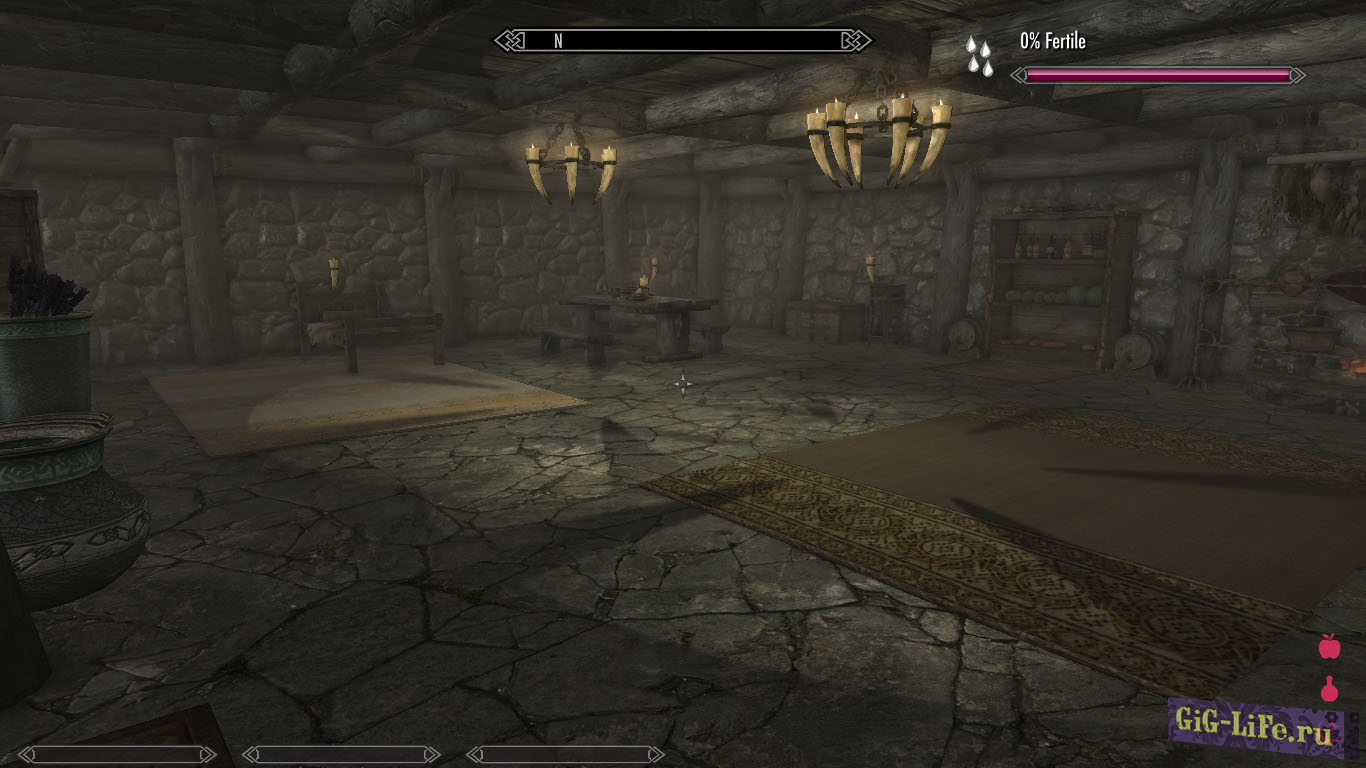This screenshot has height=768, width=1366.
Task: Click the white droplets fertility icon
Action: pos(980,56)
